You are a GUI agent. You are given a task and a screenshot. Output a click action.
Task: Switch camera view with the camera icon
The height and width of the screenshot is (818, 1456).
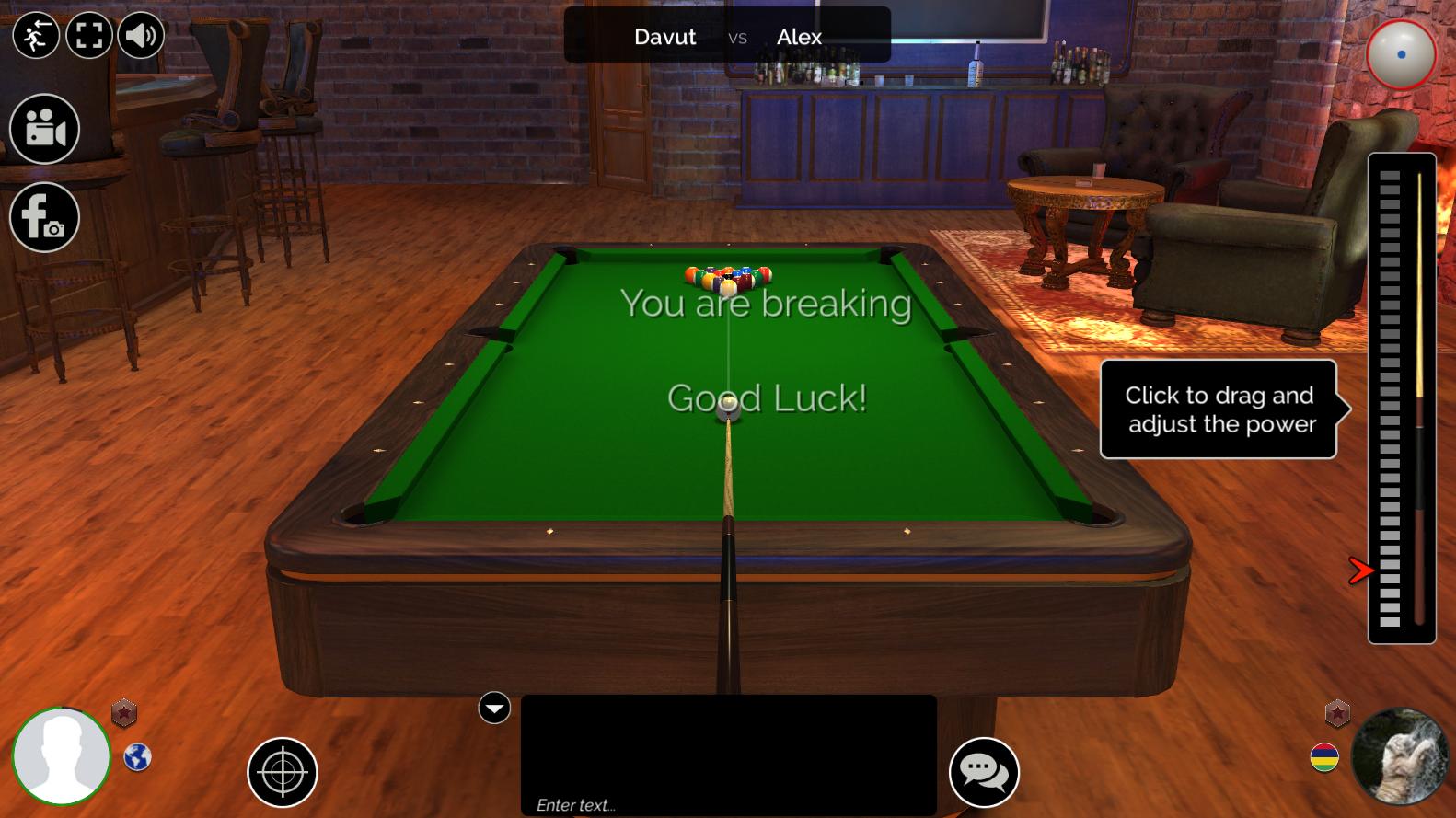43,129
